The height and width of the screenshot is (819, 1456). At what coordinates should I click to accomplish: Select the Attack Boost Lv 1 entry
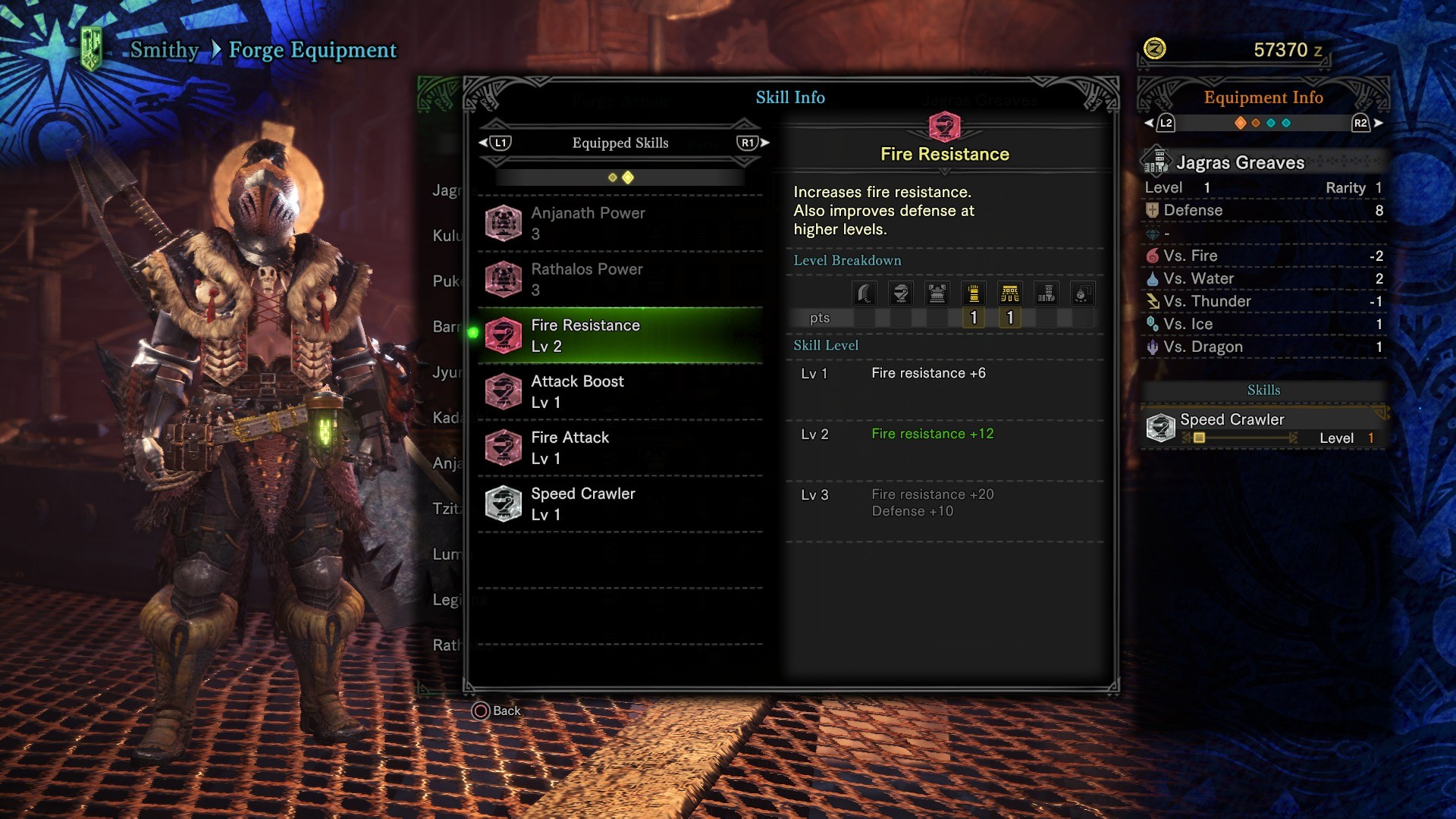point(620,391)
